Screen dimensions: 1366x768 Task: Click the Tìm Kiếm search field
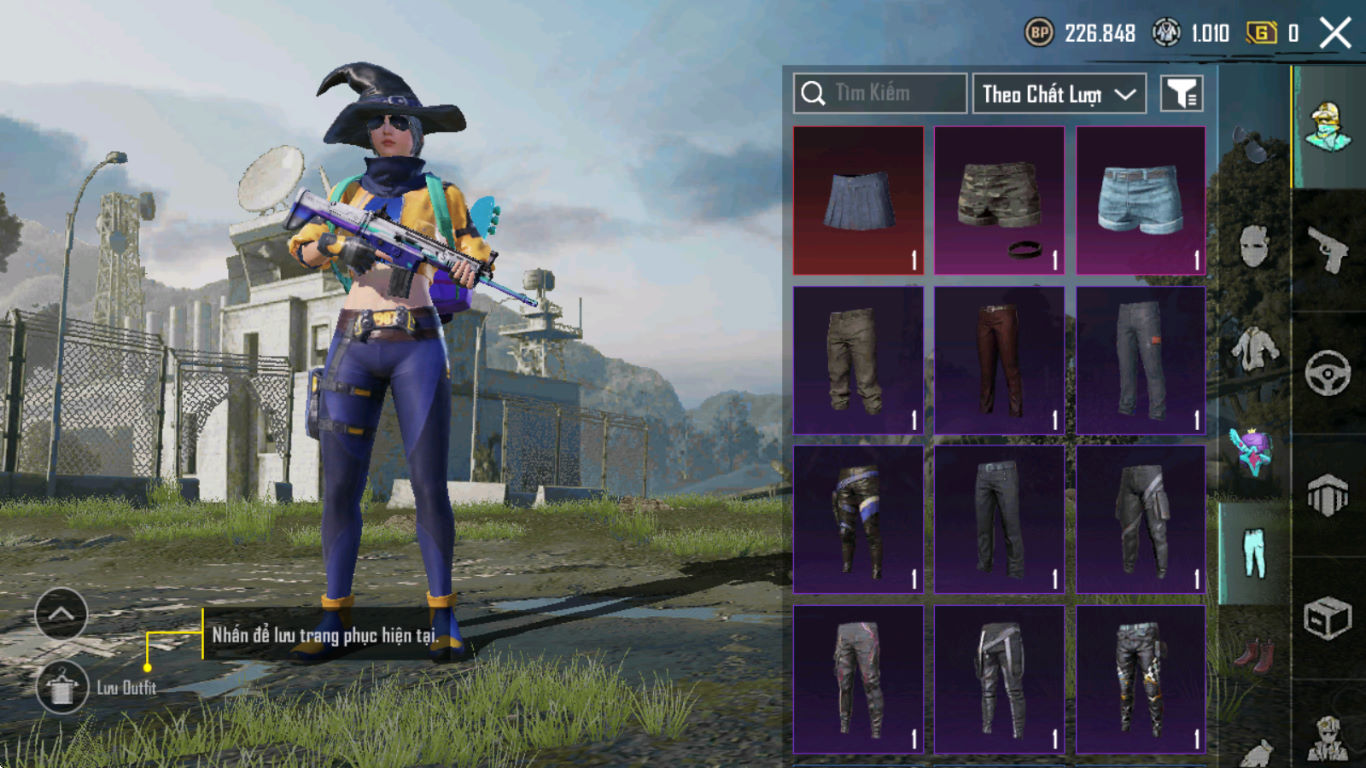point(880,93)
